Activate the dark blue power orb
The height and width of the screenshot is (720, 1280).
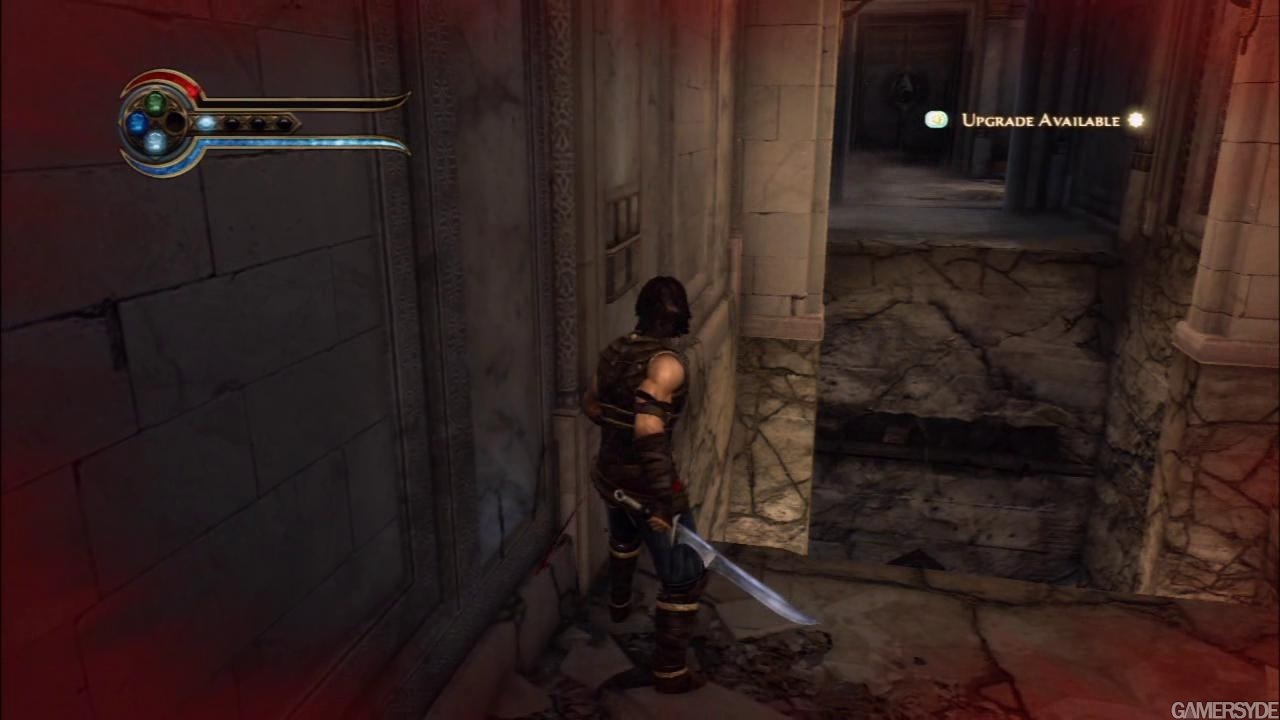[x=137, y=123]
